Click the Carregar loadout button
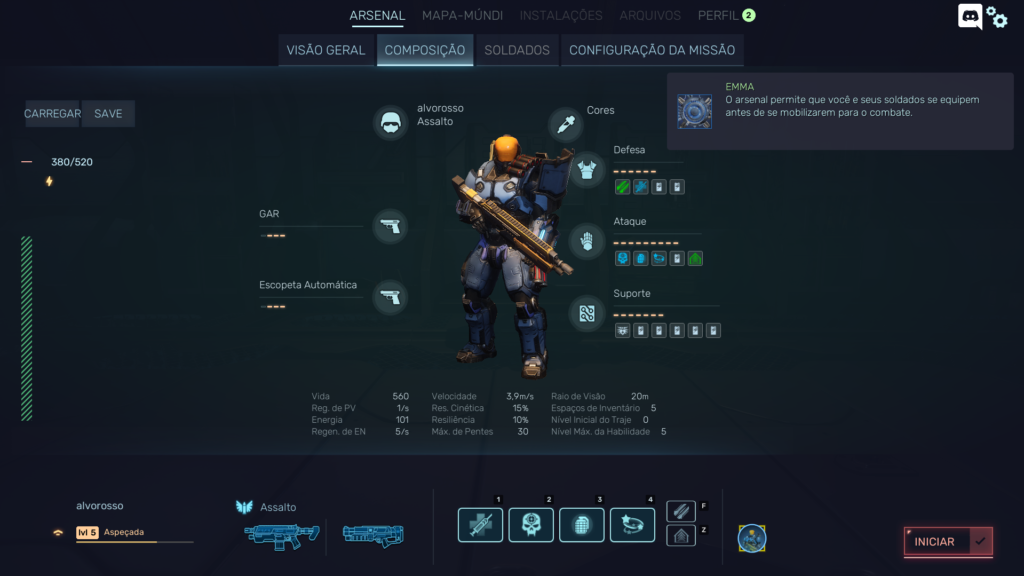Screen dimensions: 1024x576 52,114
